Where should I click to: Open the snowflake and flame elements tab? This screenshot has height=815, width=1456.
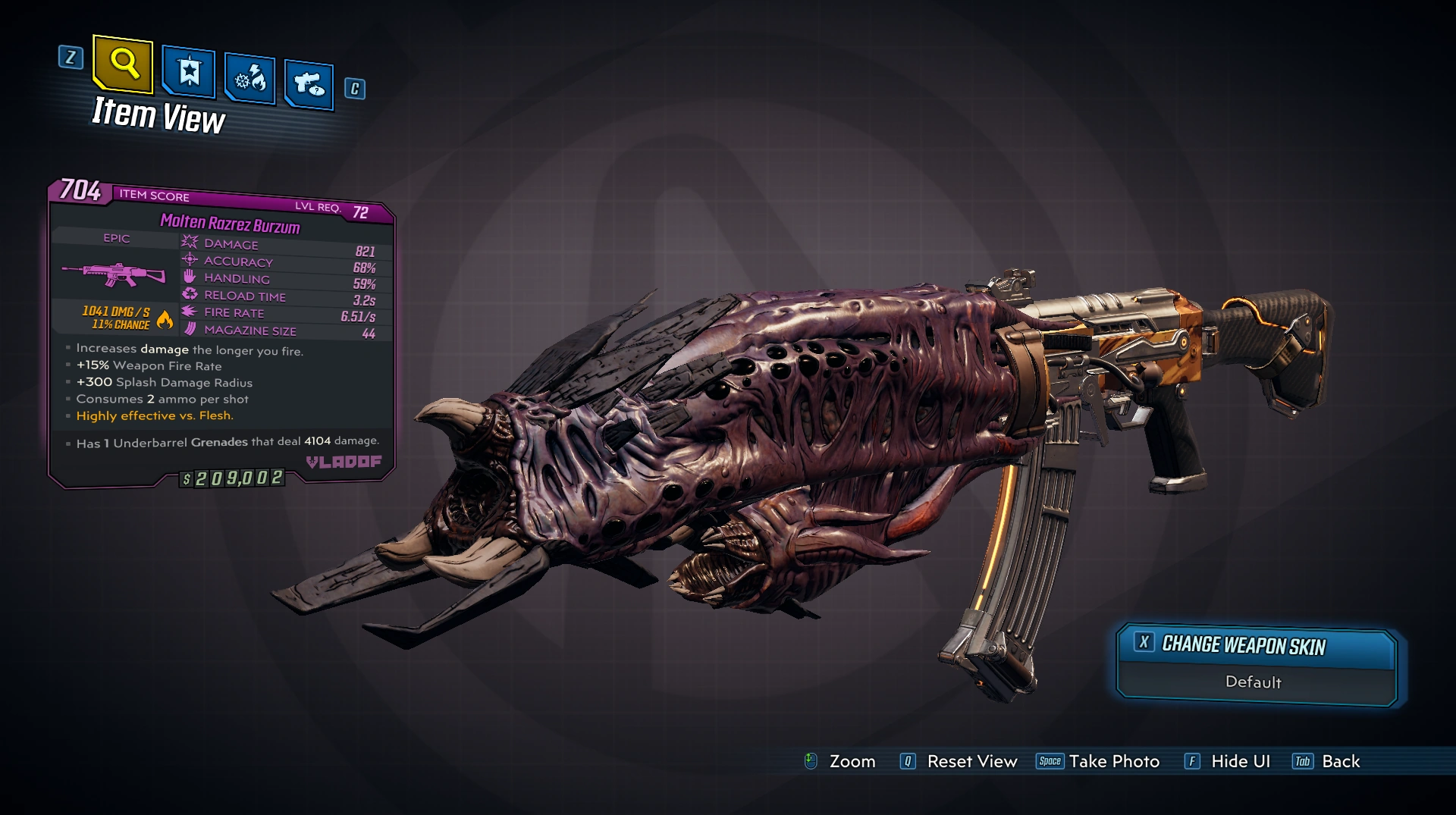click(250, 78)
